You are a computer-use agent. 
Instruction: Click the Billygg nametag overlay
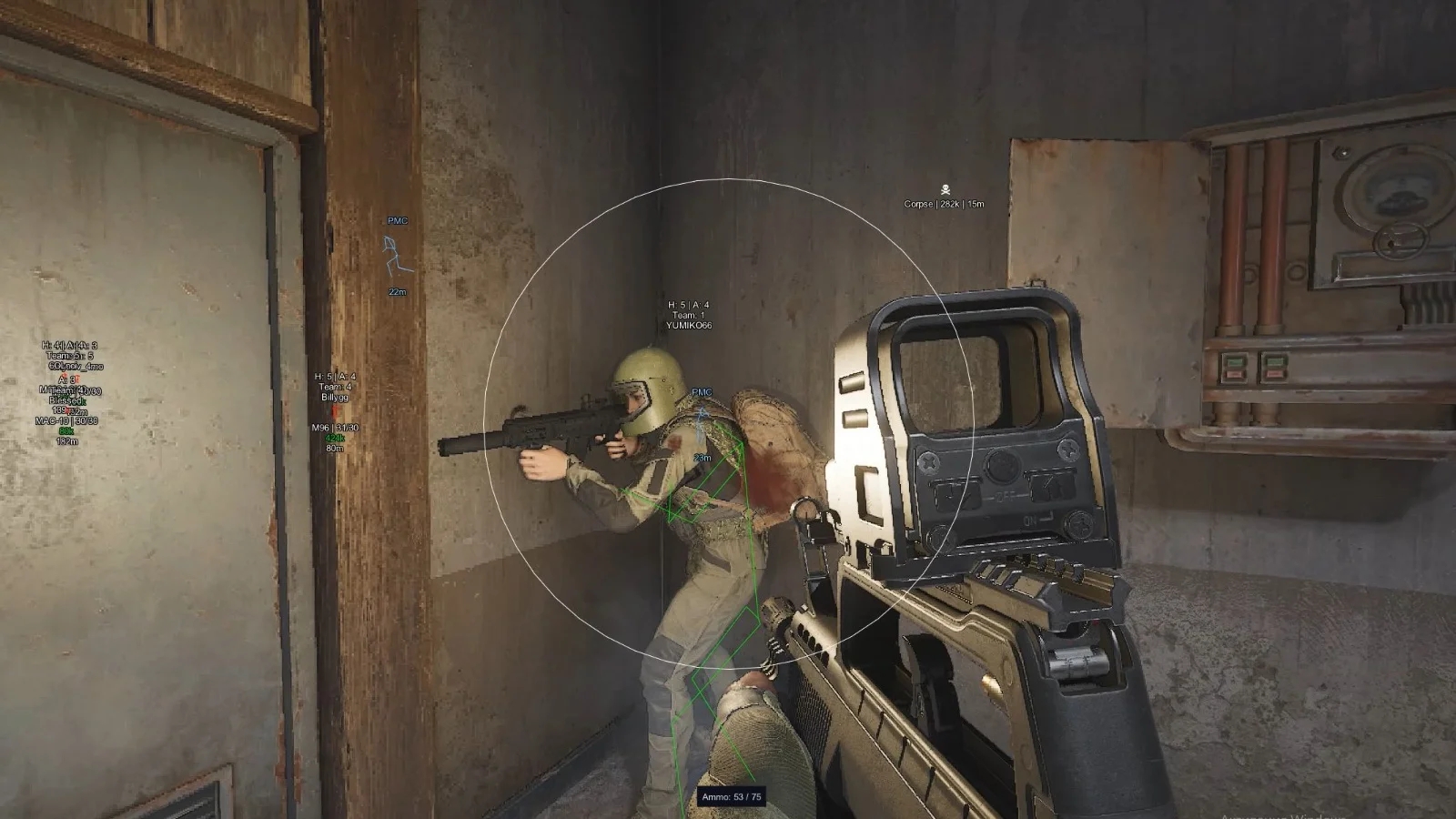336,398
